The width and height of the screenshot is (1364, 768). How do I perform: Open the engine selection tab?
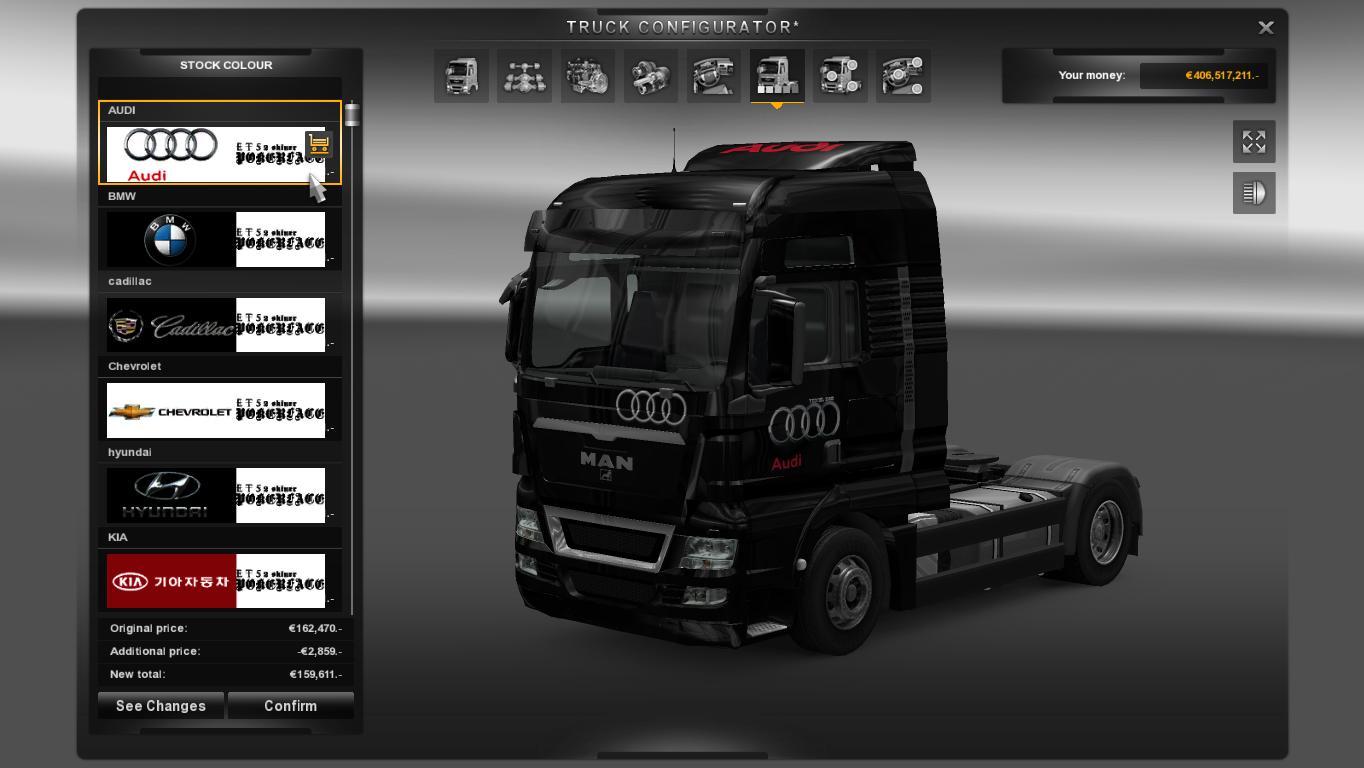point(588,76)
